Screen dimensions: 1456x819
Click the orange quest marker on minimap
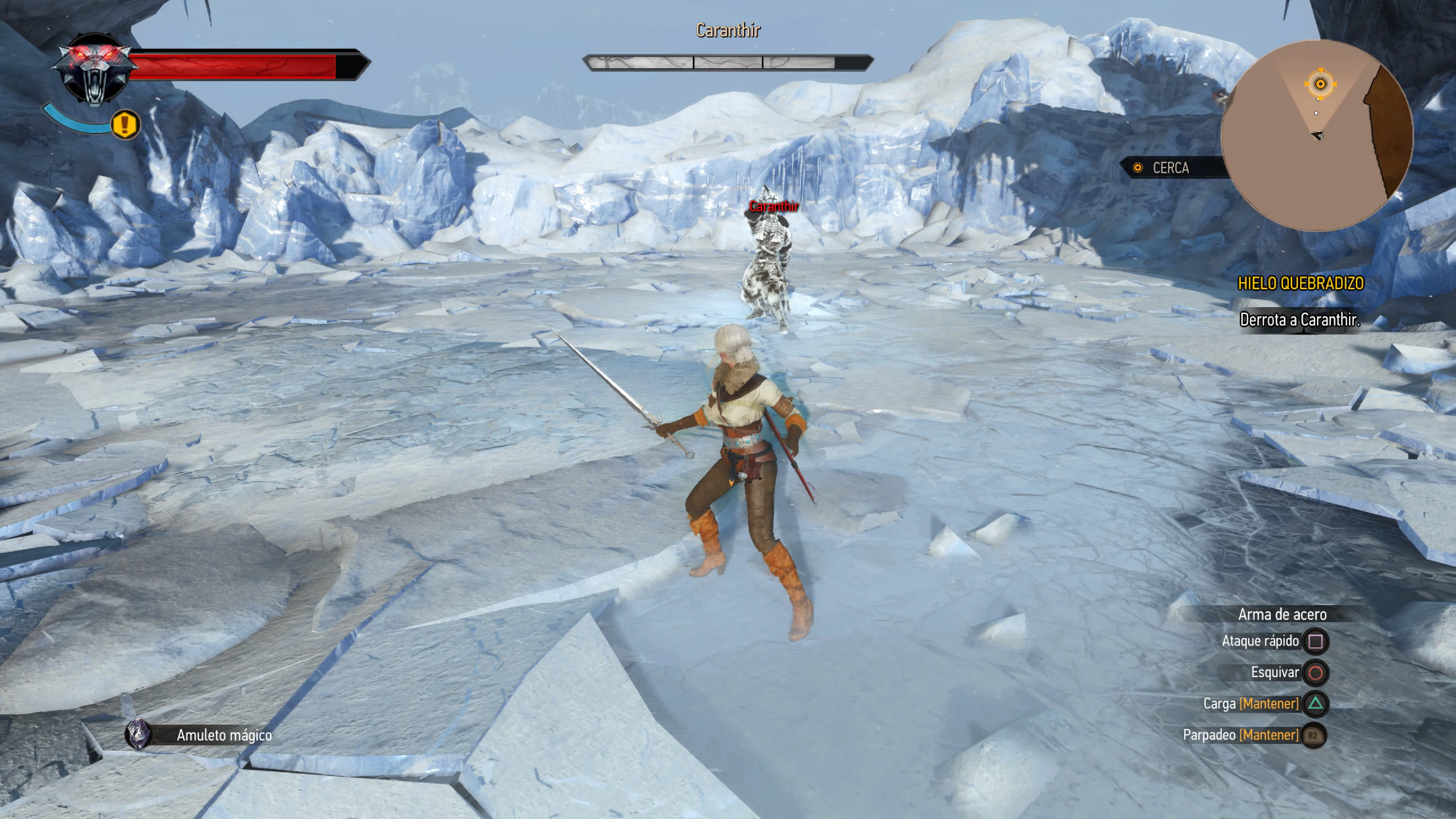(x=1320, y=84)
